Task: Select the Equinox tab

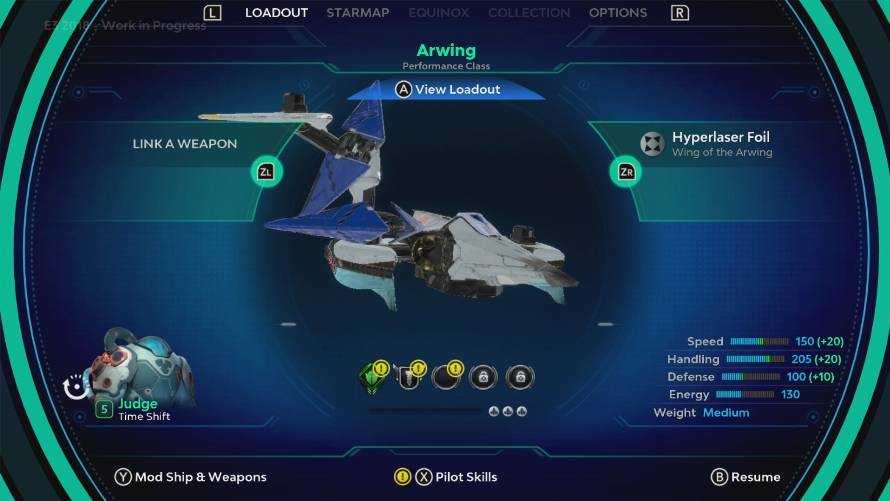Action: click(x=439, y=13)
